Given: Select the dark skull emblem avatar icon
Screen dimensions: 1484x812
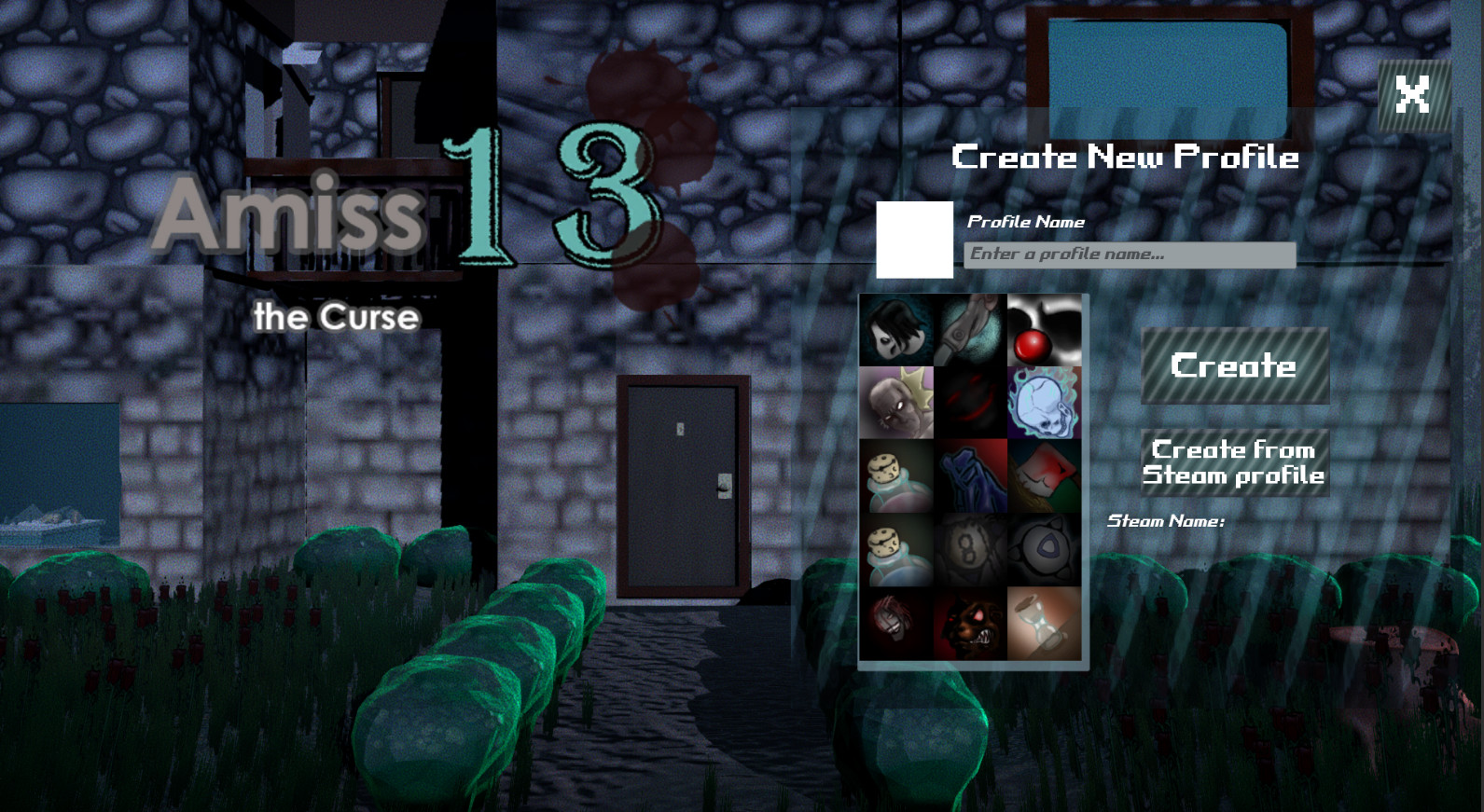Looking at the screenshot, I should tap(1045, 550).
